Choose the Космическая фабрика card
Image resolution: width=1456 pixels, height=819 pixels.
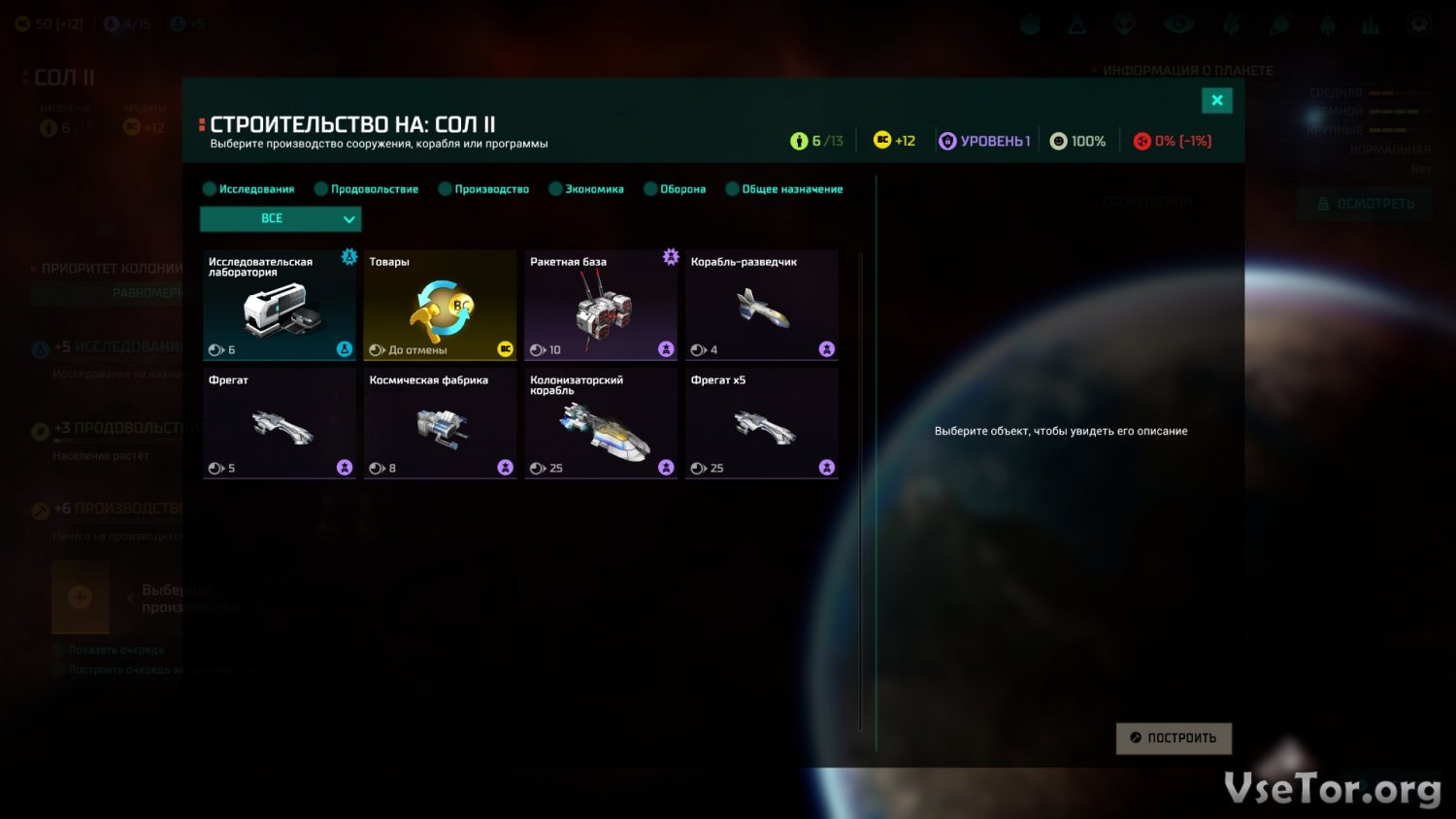click(440, 424)
